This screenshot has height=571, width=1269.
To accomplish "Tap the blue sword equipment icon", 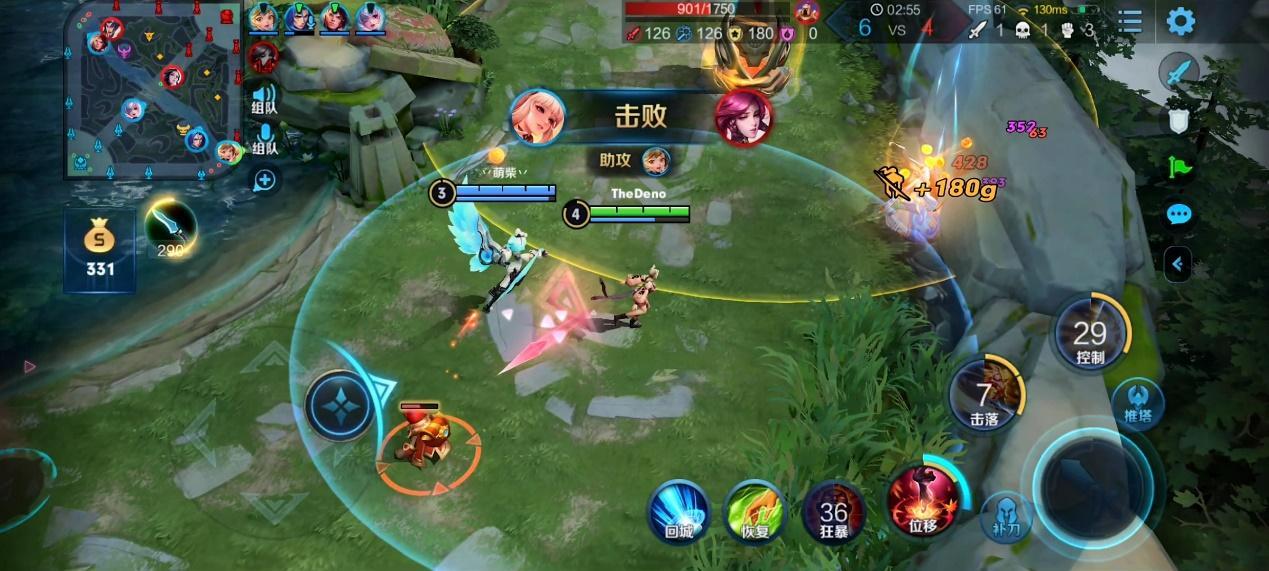I will pos(1180,73).
